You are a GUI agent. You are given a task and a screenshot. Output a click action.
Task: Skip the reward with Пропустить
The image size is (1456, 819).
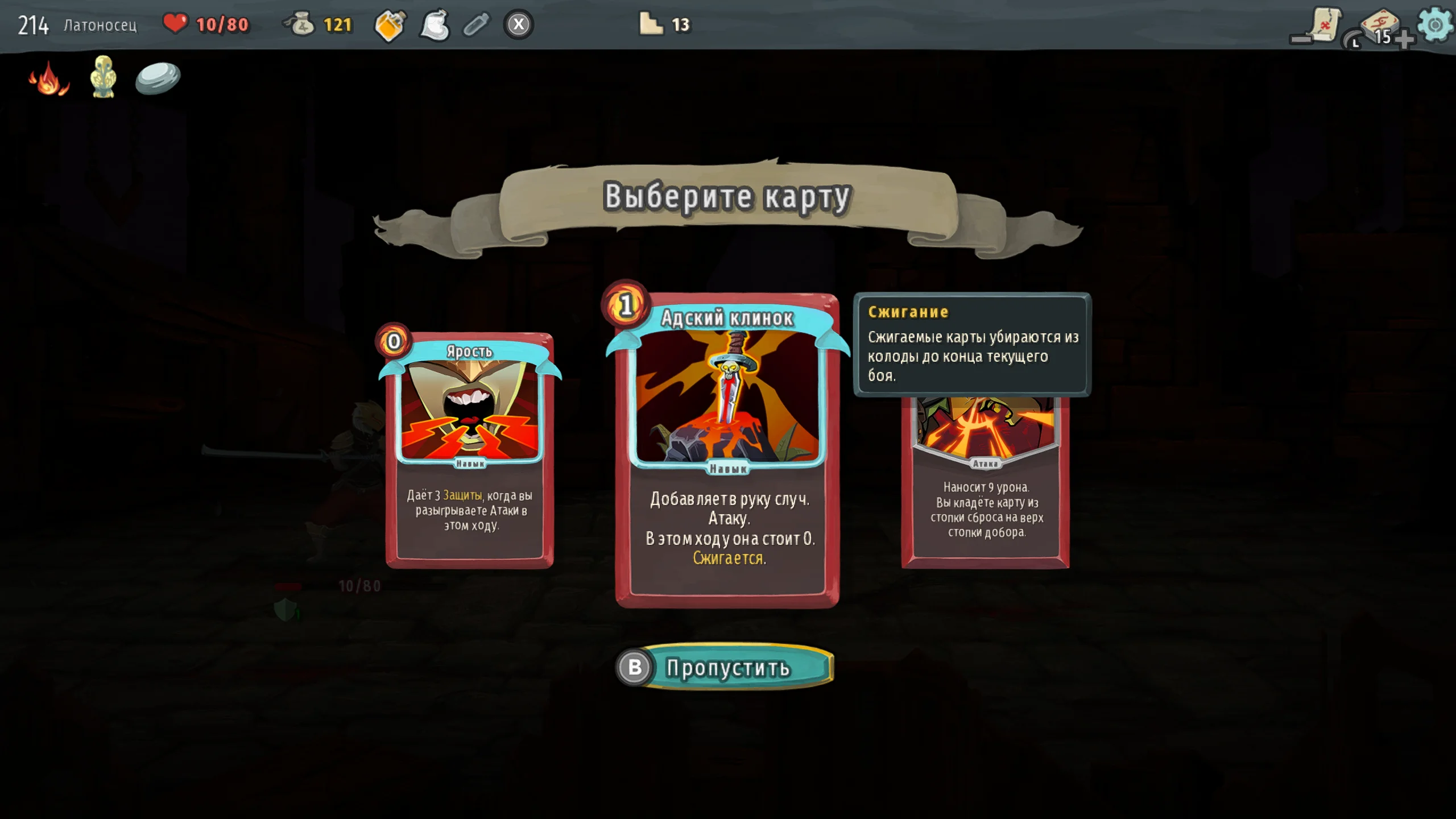727,667
